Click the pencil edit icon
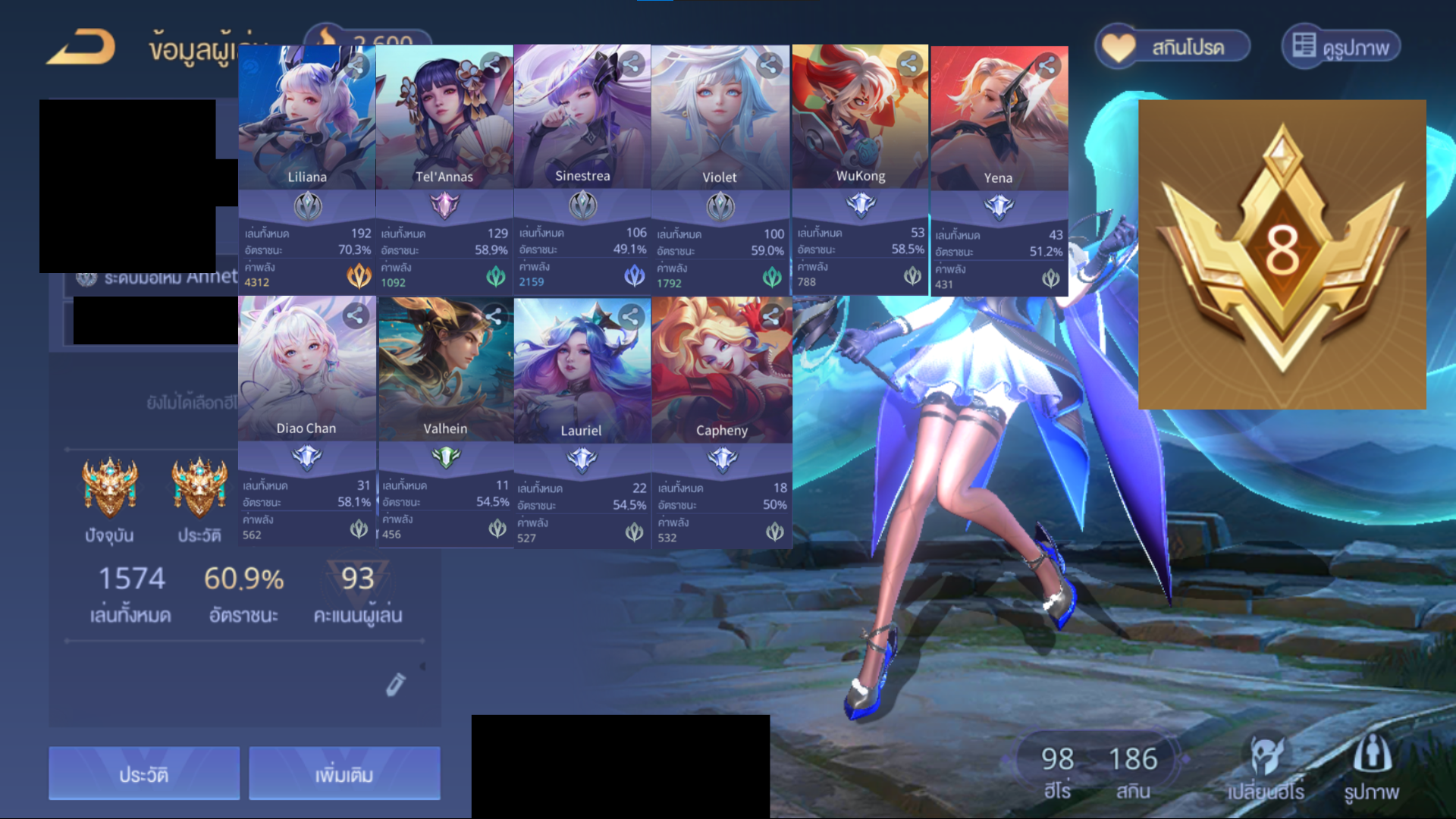 pos(395,684)
